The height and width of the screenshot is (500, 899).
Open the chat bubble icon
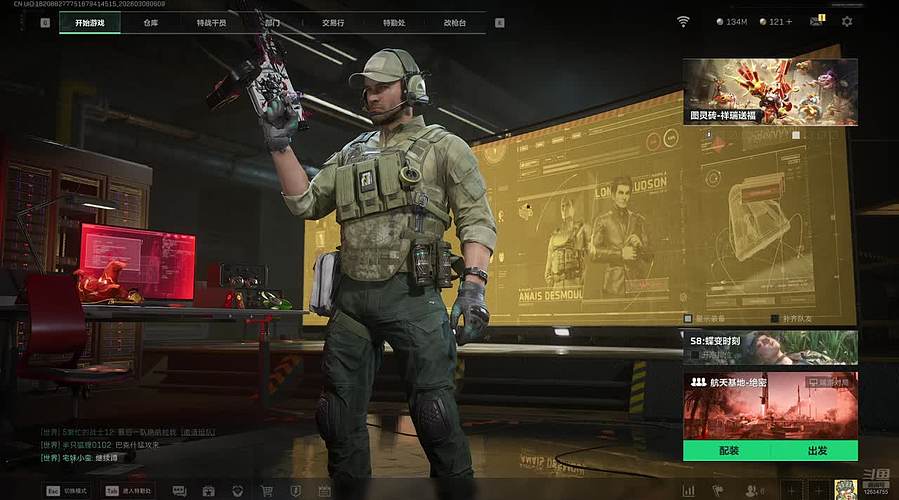coord(179,491)
